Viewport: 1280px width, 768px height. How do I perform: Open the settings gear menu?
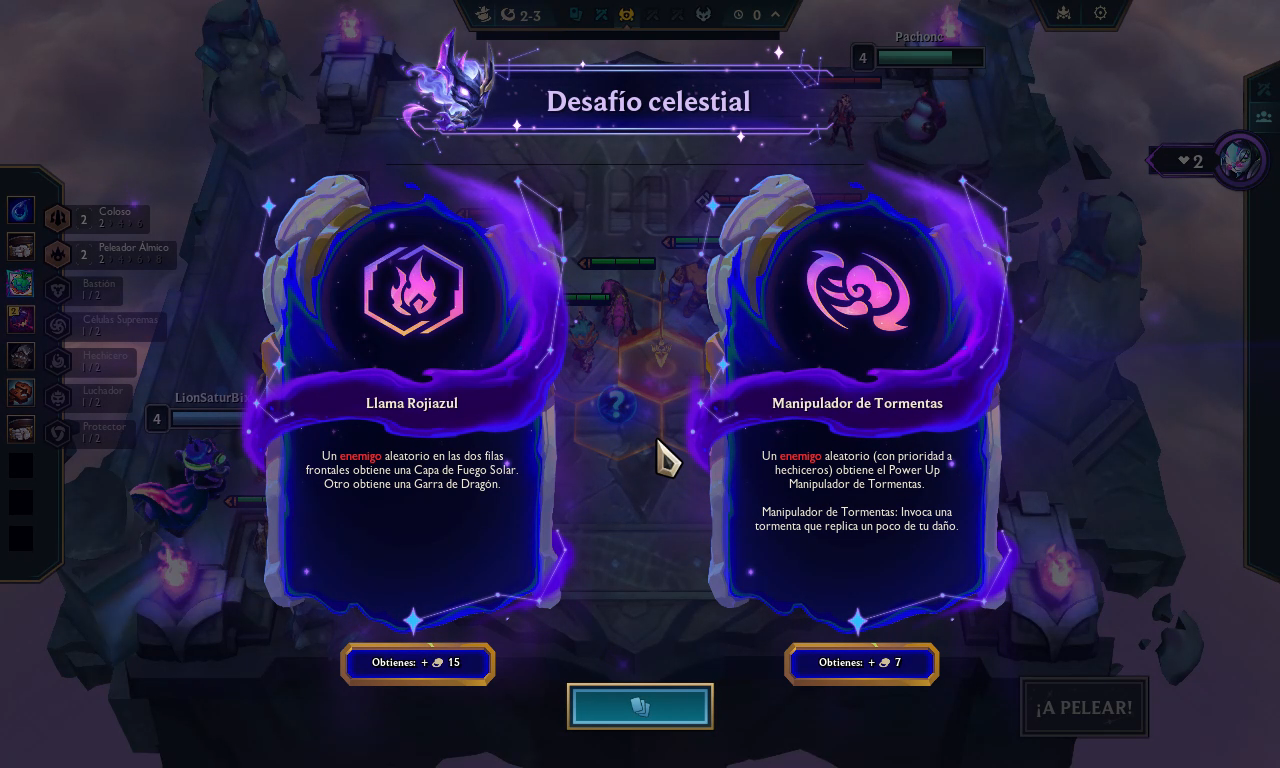point(1100,13)
